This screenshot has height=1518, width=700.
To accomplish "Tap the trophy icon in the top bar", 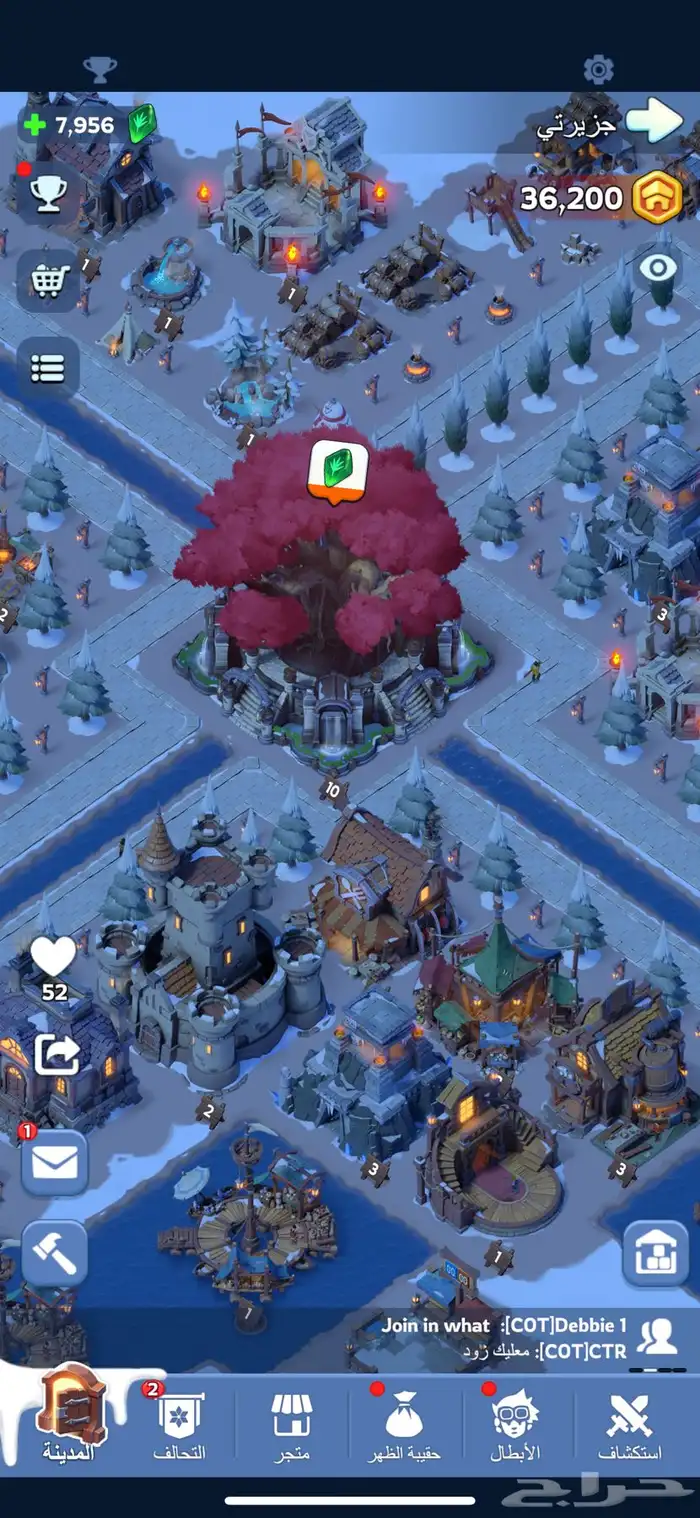I will [x=99, y=69].
